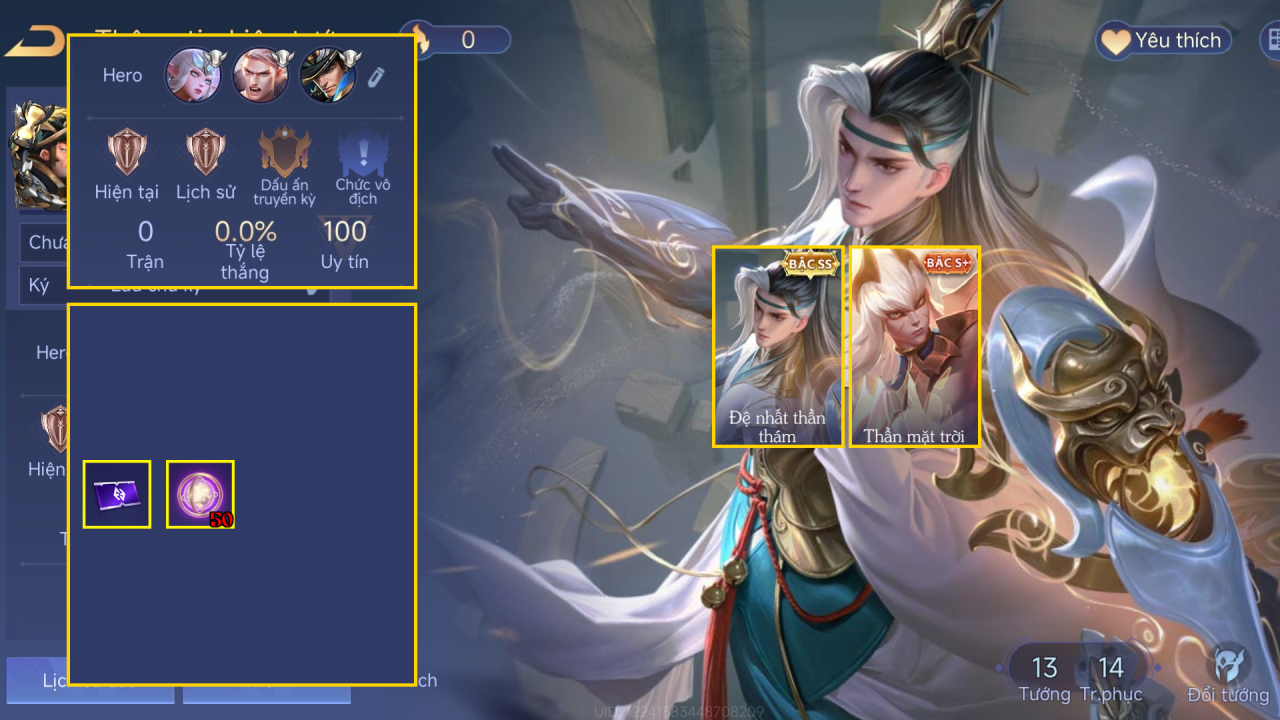Open the Tr.phục skins count
The image size is (1280, 720).
pyautogui.click(x=1111, y=676)
